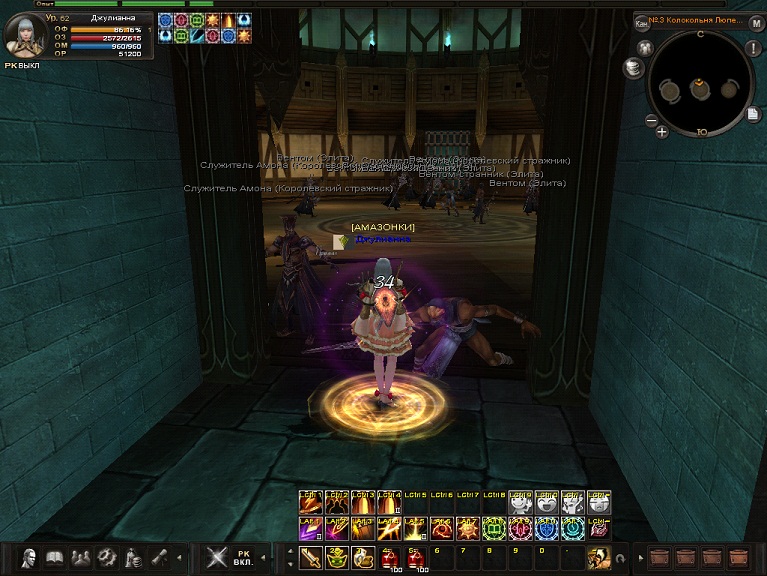The width and height of the screenshot is (767, 576).
Task: Zoom in the minimap with the plus button
Action: point(662,131)
